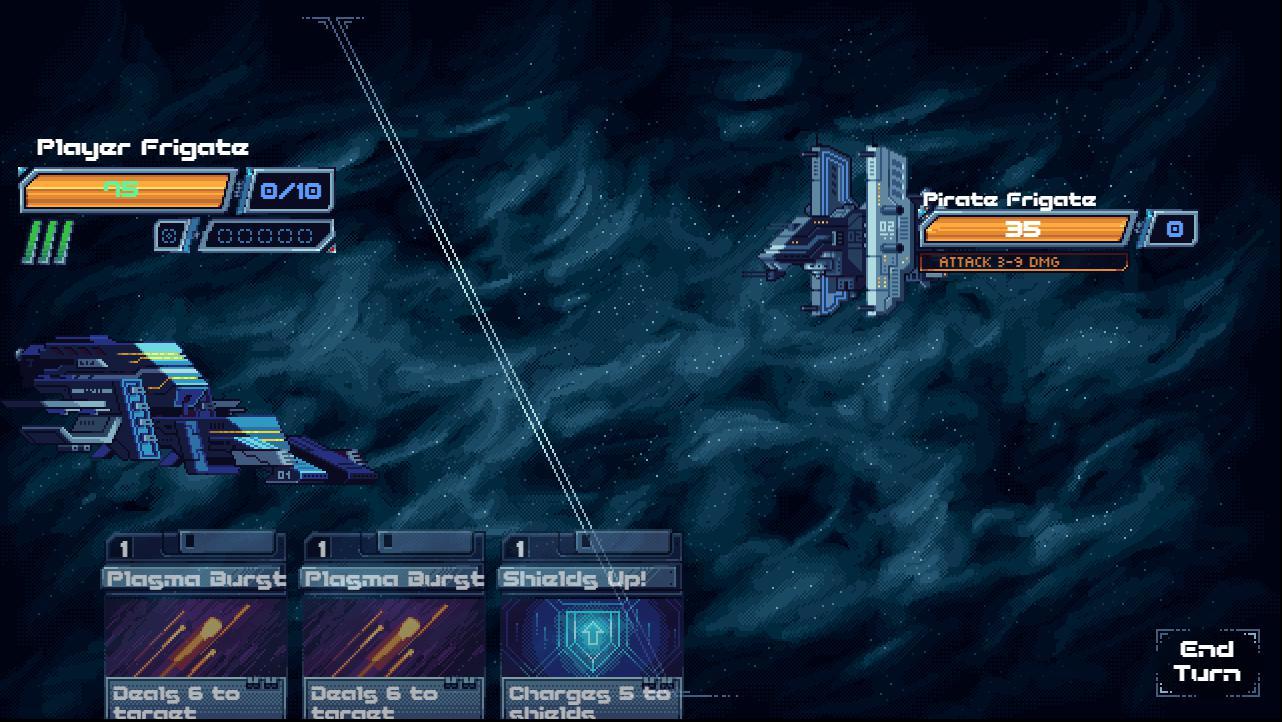This screenshot has height=722, width=1282.
Task: Click the End Turn button
Action: (1207, 664)
